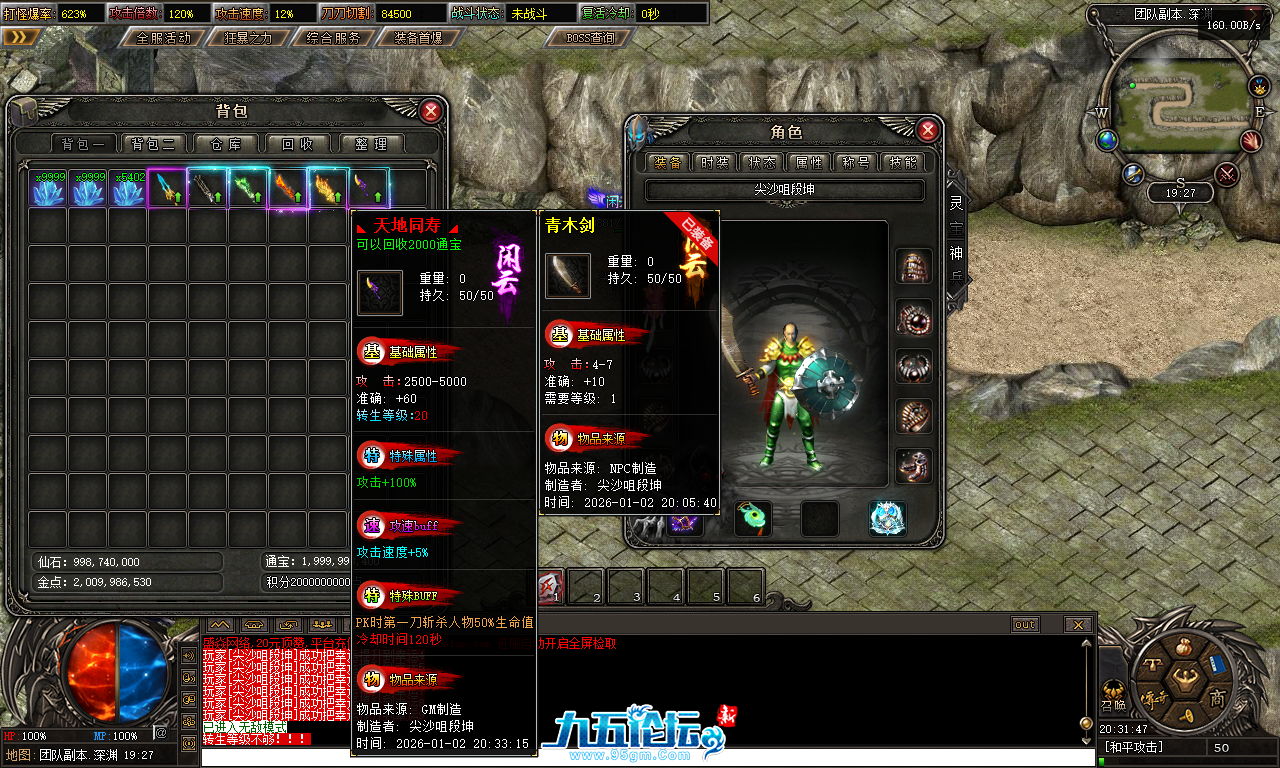Expand the >> quick toolbar arrow top-left
Image resolution: width=1280 pixels, height=768 pixels.
point(22,35)
